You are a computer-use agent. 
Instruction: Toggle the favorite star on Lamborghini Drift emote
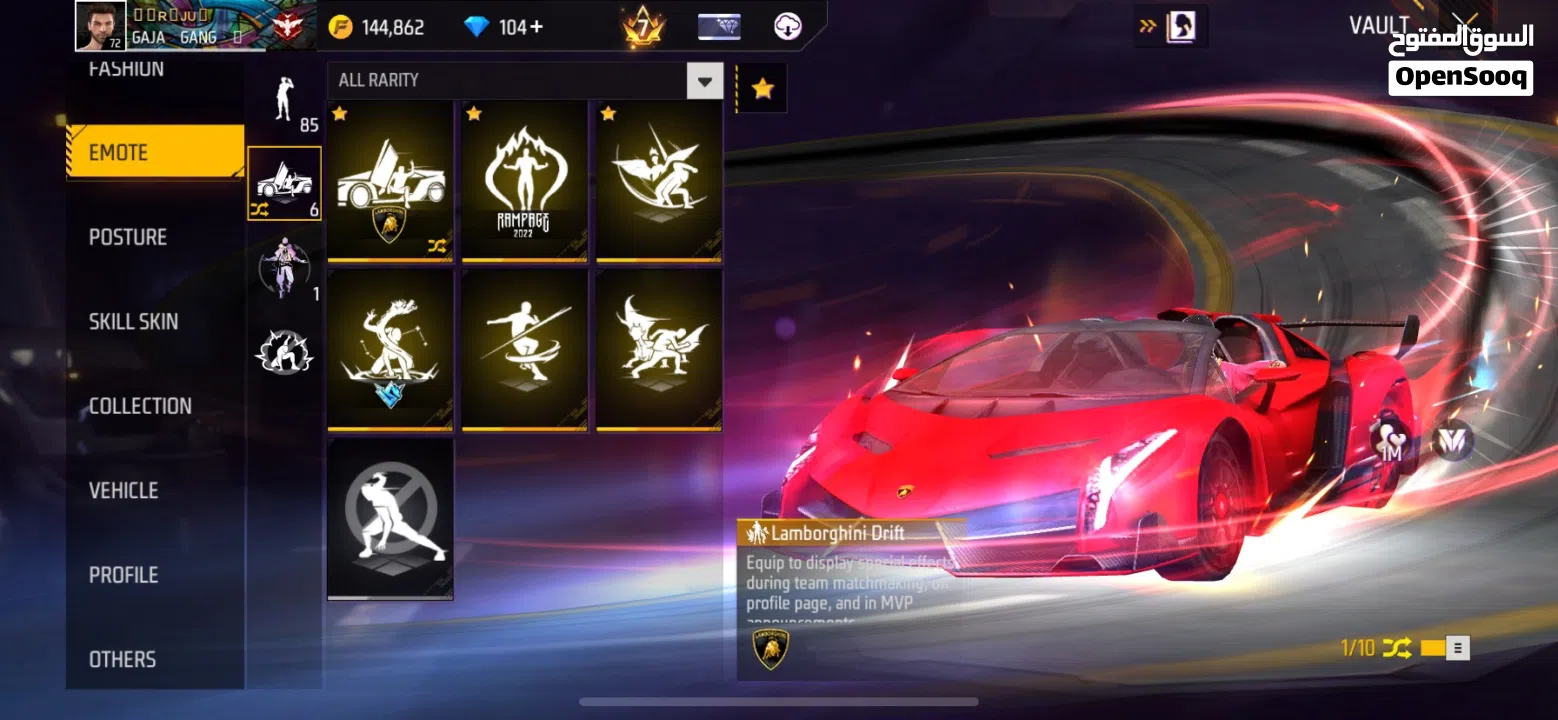pyautogui.click(x=339, y=115)
